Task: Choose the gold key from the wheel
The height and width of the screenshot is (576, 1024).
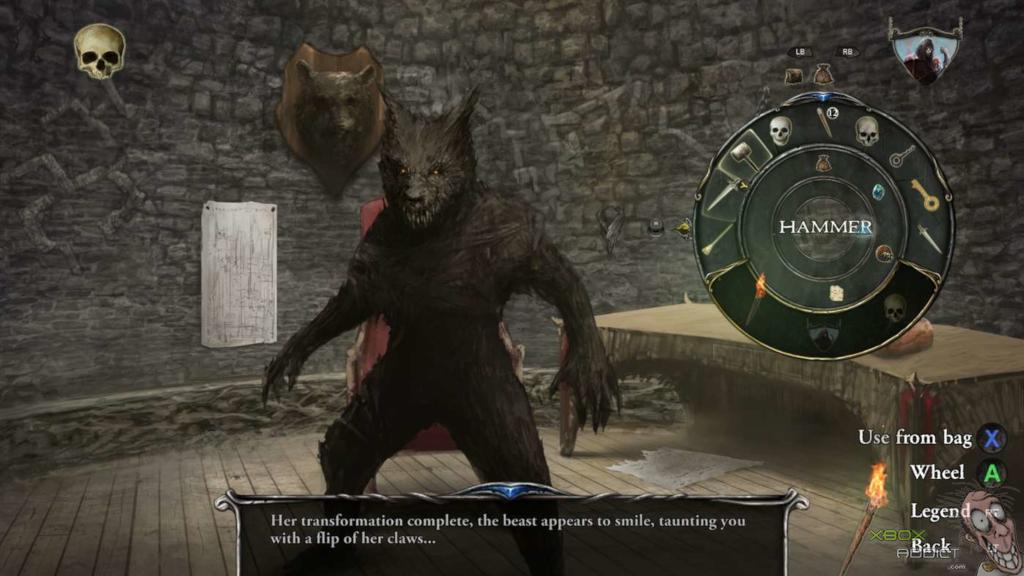Action: click(924, 195)
